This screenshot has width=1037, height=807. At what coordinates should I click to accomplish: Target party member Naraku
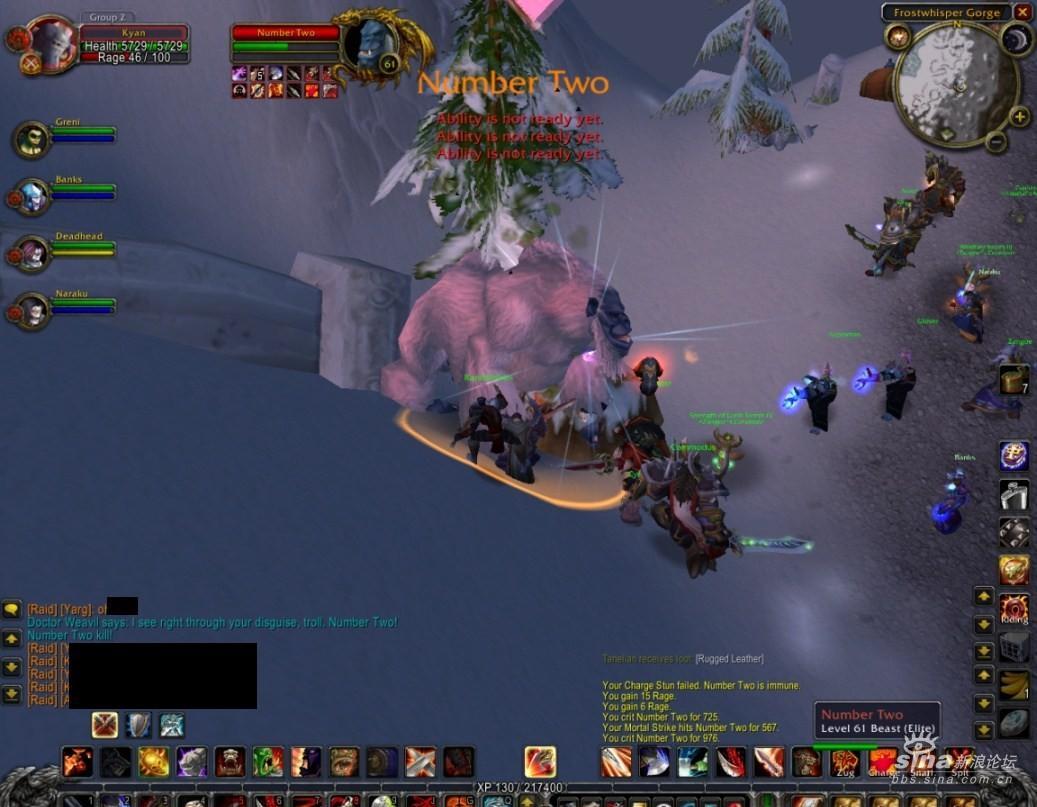pyautogui.click(x=32, y=311)
